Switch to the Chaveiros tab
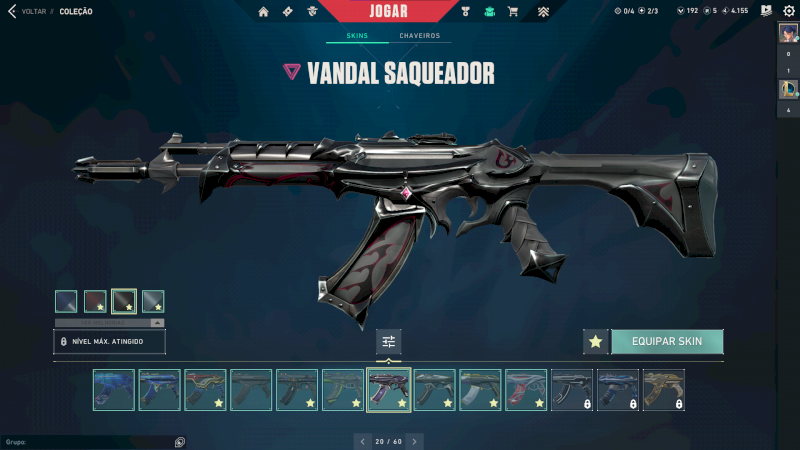This screenshot has width=800, height=450. 419,36
